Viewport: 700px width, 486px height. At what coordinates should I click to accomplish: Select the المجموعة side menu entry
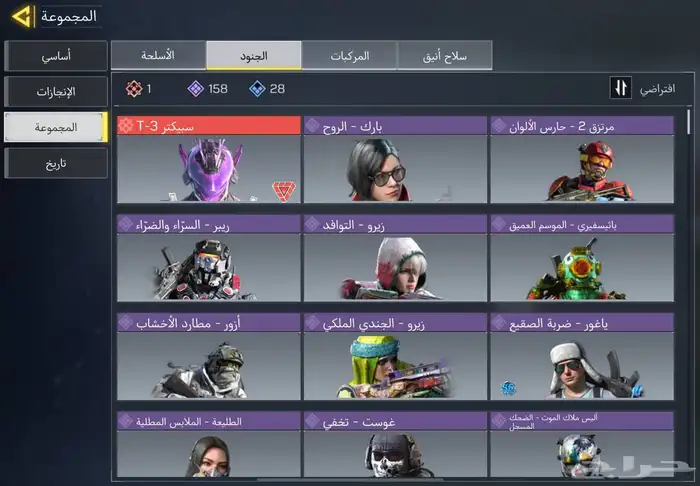coord(55,127)
